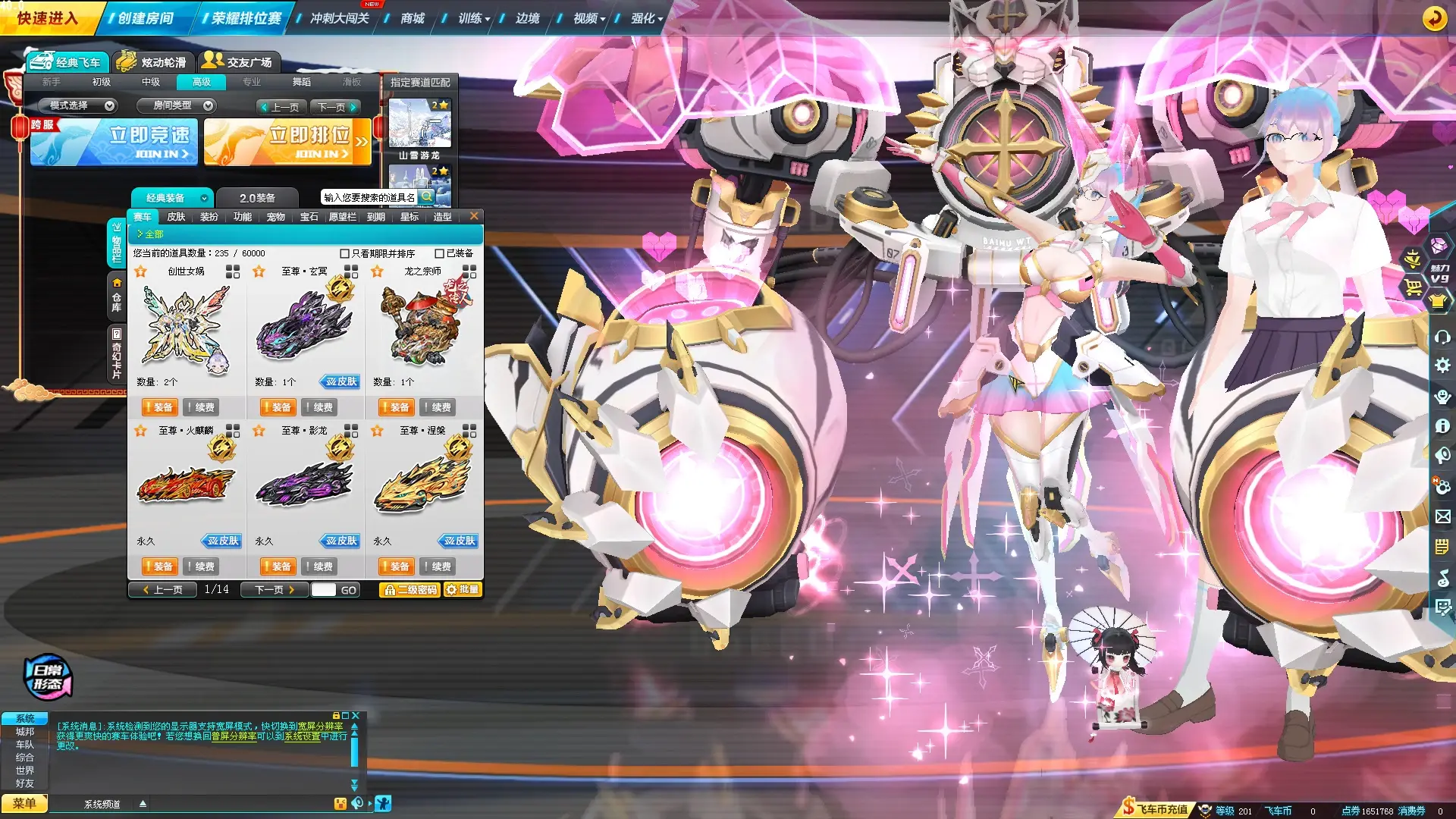The image size is (1456, 819).
Task: Join ranked via 立即排位
Action: click(x=287, y=142)
